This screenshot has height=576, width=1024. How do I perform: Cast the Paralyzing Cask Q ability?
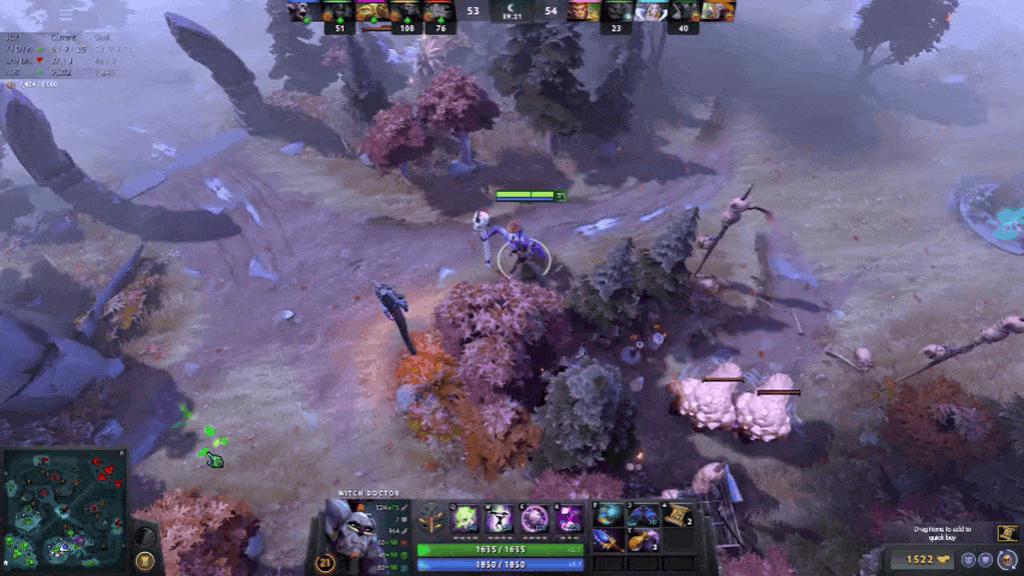466,518
